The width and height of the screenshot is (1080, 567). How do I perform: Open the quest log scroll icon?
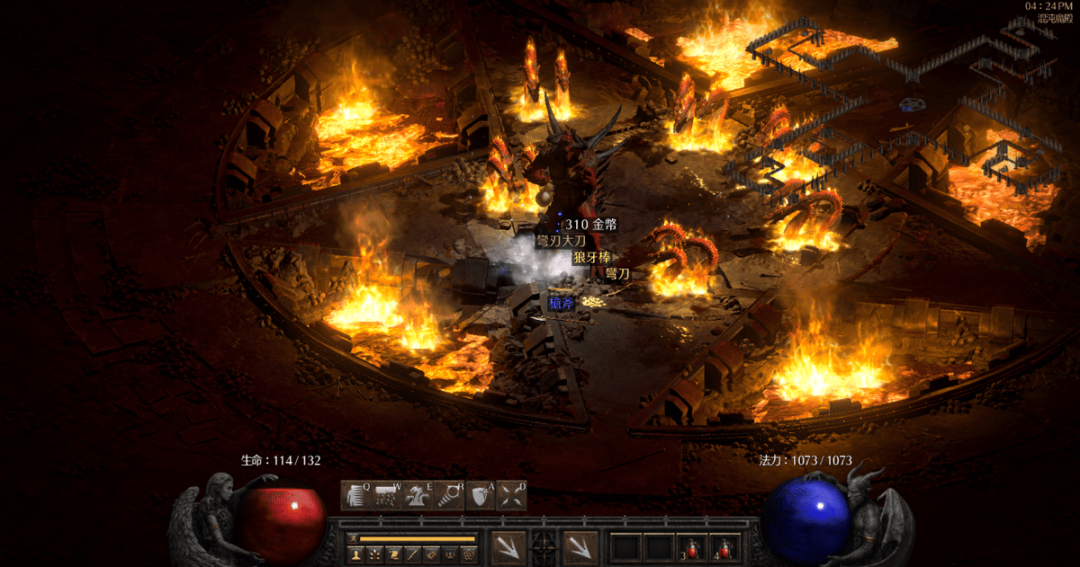pyautogui.click(x=393, y=553)
